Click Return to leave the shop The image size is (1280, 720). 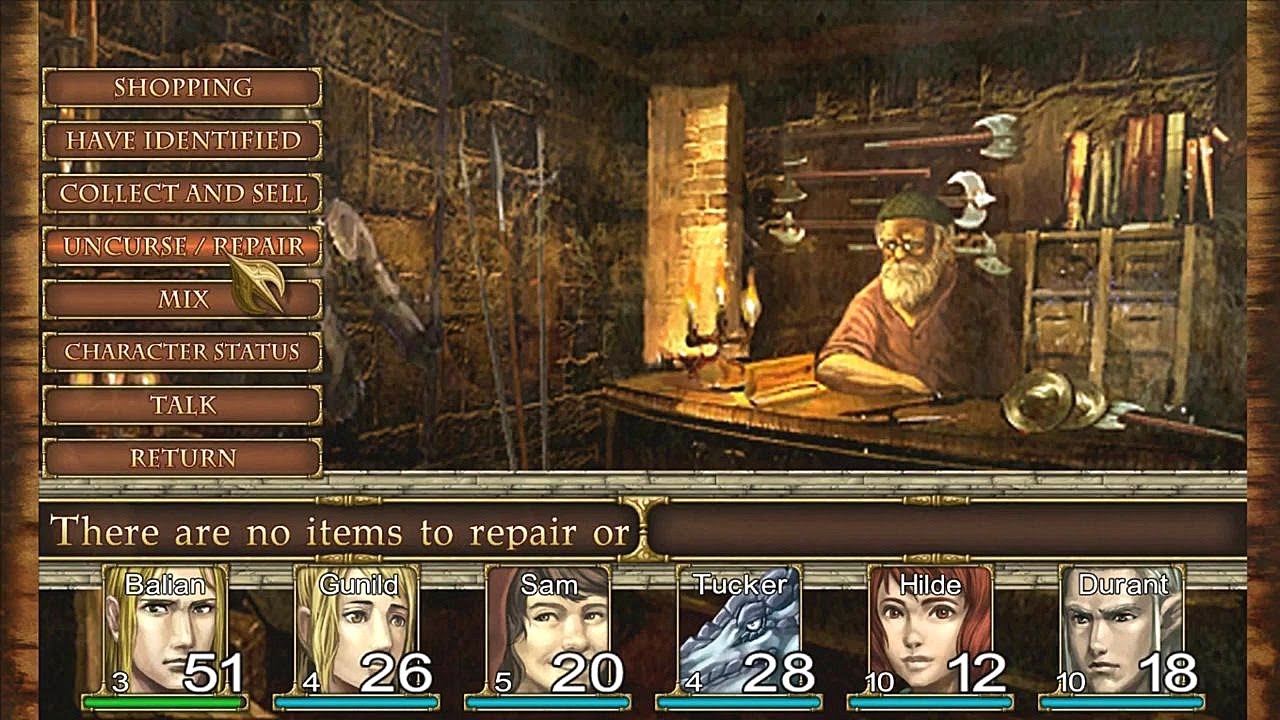tap(182, 458)
